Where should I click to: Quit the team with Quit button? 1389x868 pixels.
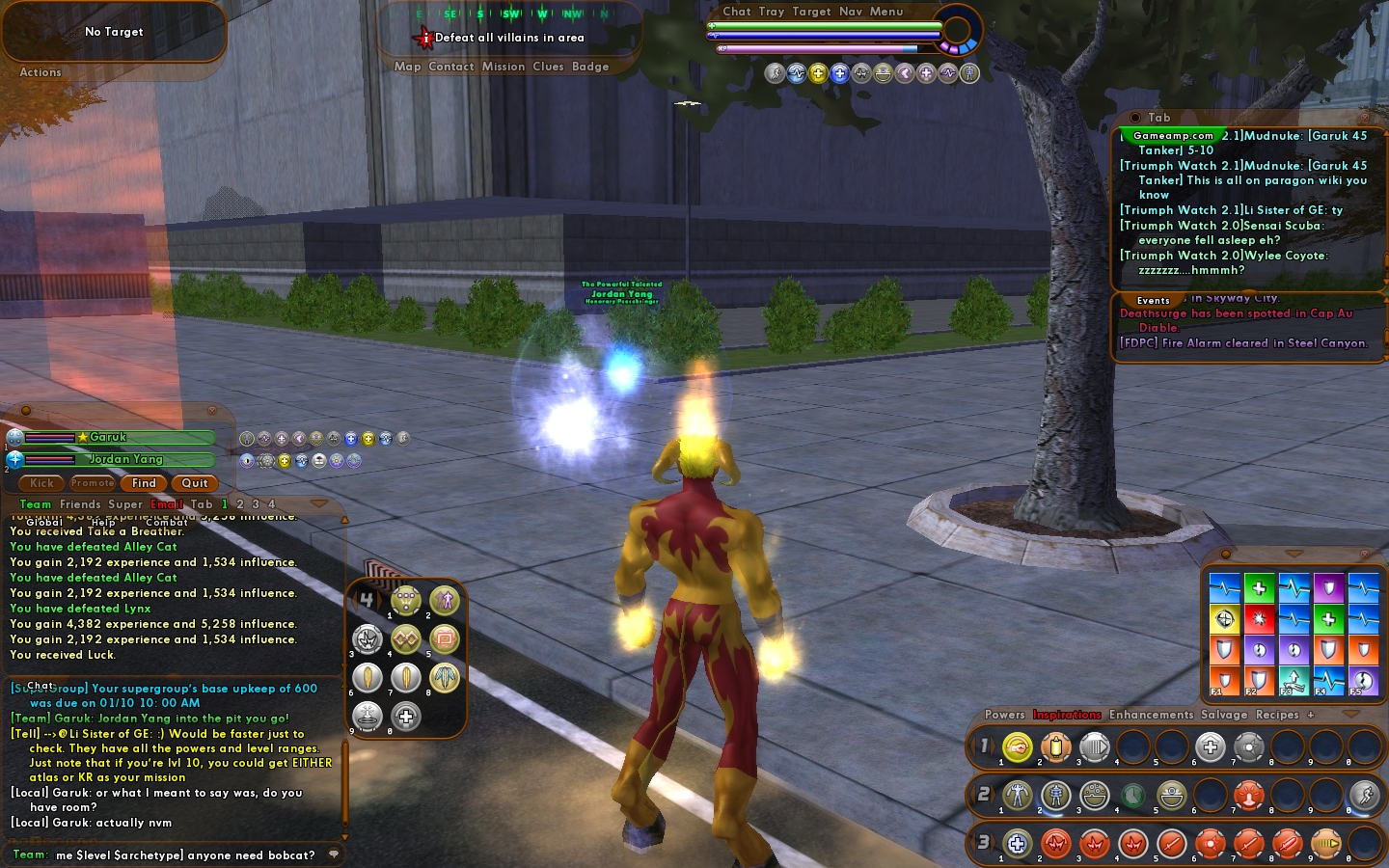[x=195, y=483]
